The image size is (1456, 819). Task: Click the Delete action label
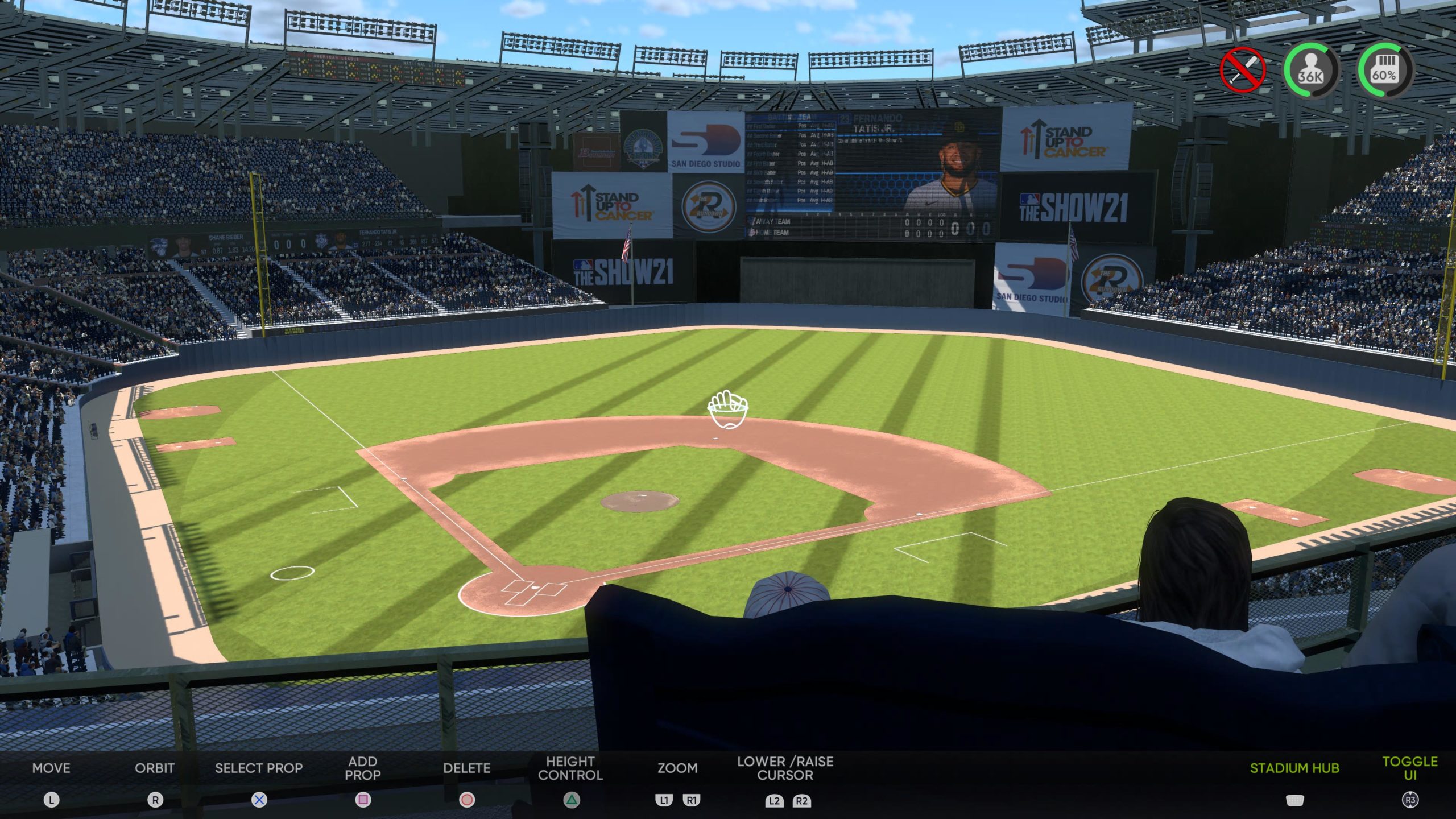click(x=466, y=768)
